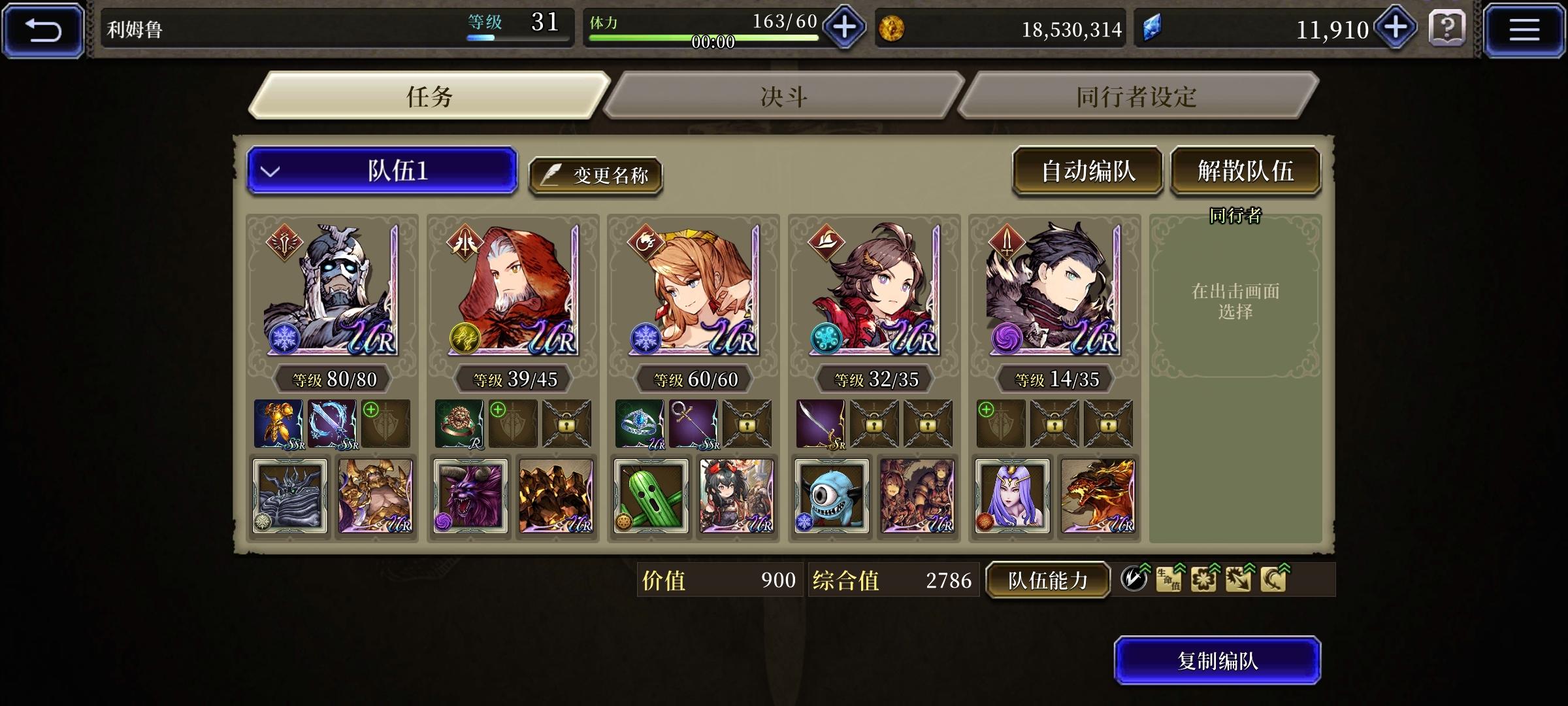Open the 同行者设定 tab

(1137, 96)
